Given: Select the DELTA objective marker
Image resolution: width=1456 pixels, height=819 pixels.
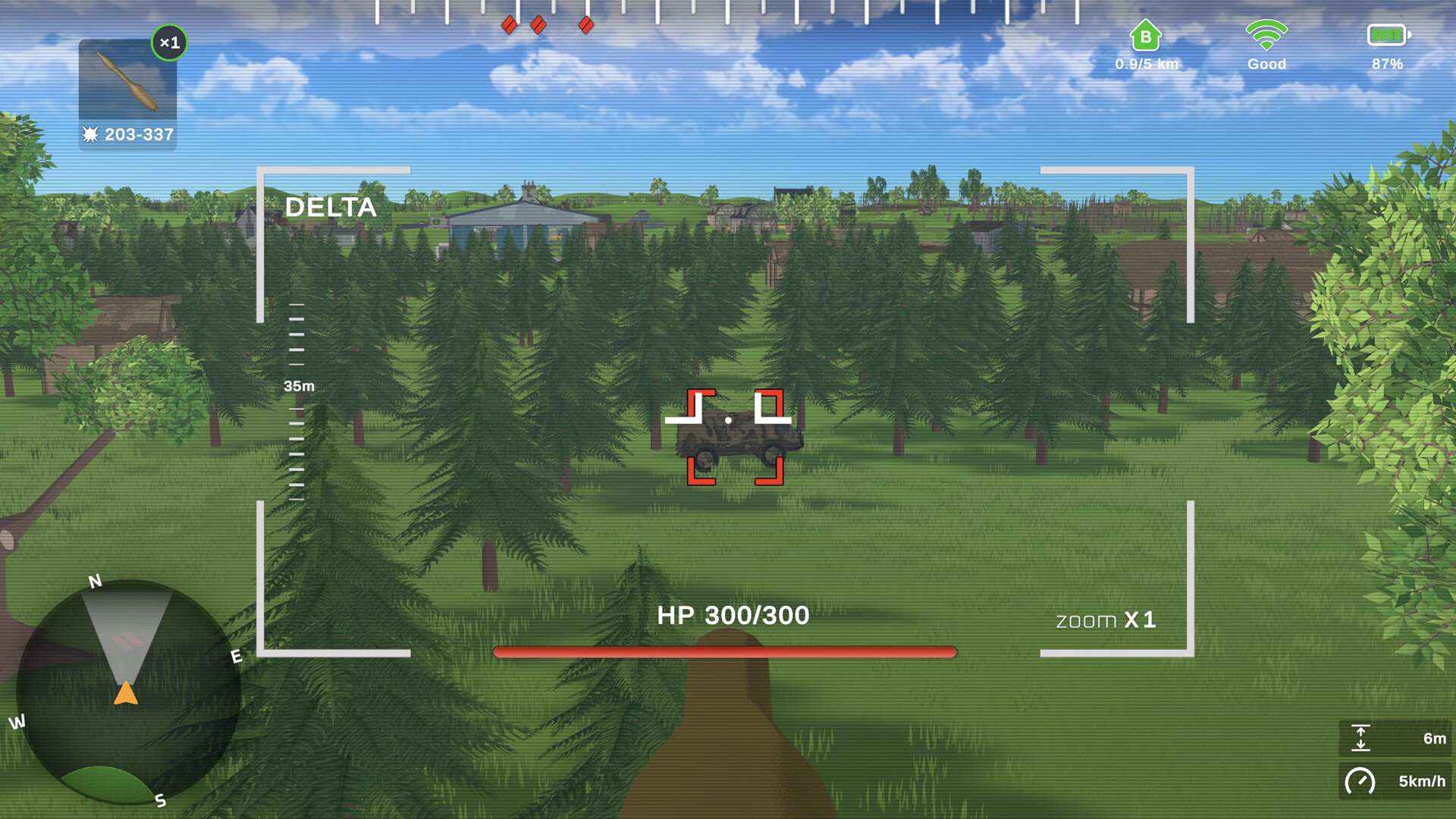Looking at the screenshot, I should (x=331, y=206).
